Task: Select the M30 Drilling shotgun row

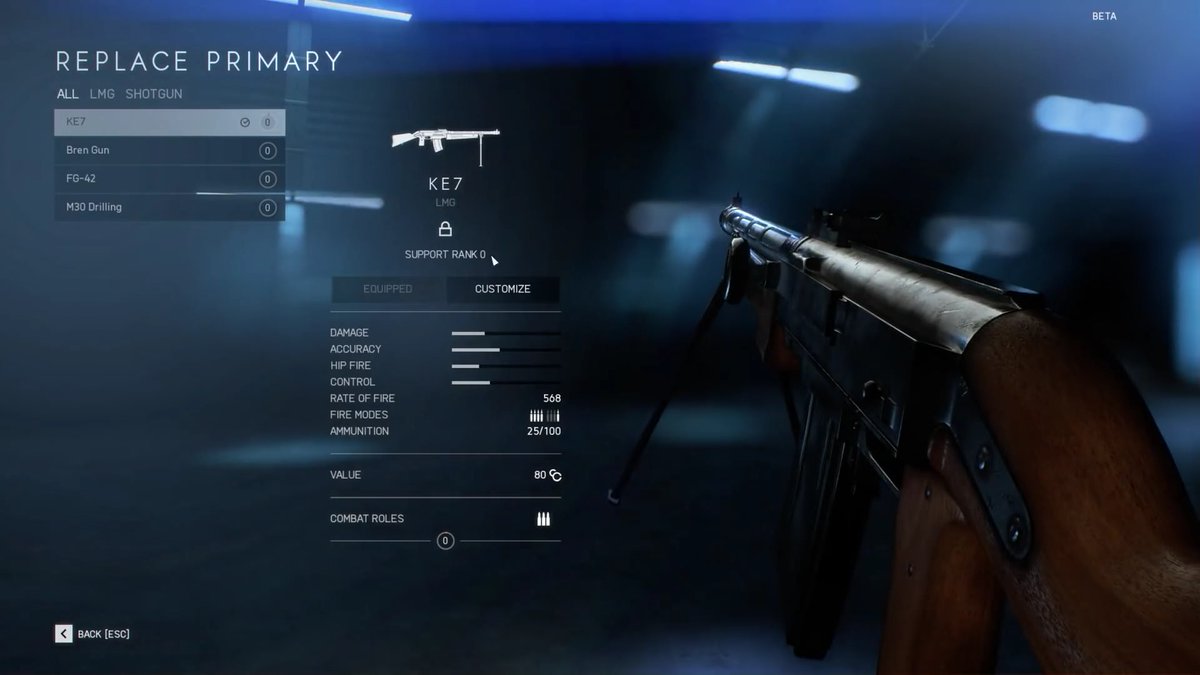Action: 168,207
